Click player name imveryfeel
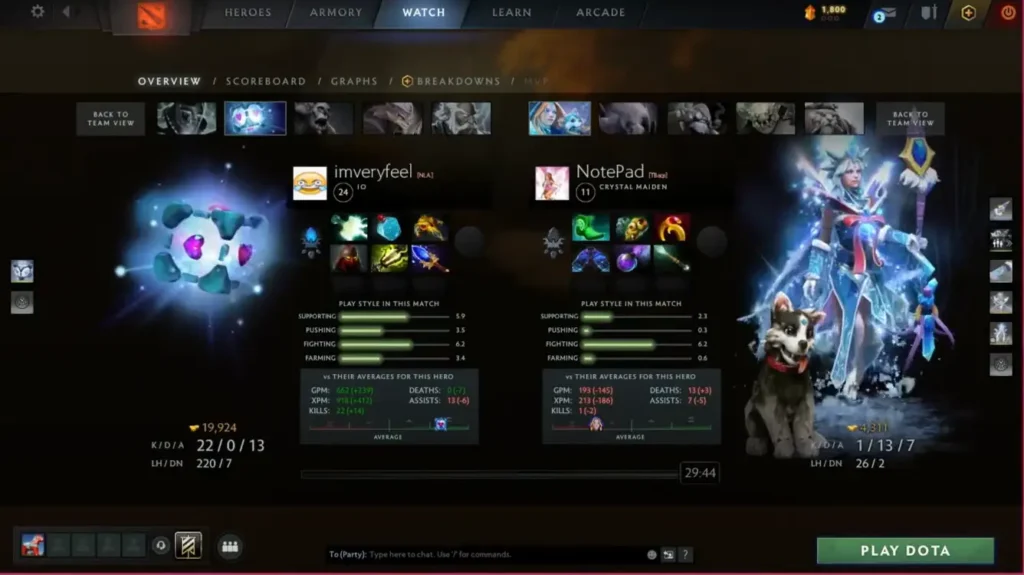Image resolution: width=1024 pixels, height=575 pixels. coord(372,172)
